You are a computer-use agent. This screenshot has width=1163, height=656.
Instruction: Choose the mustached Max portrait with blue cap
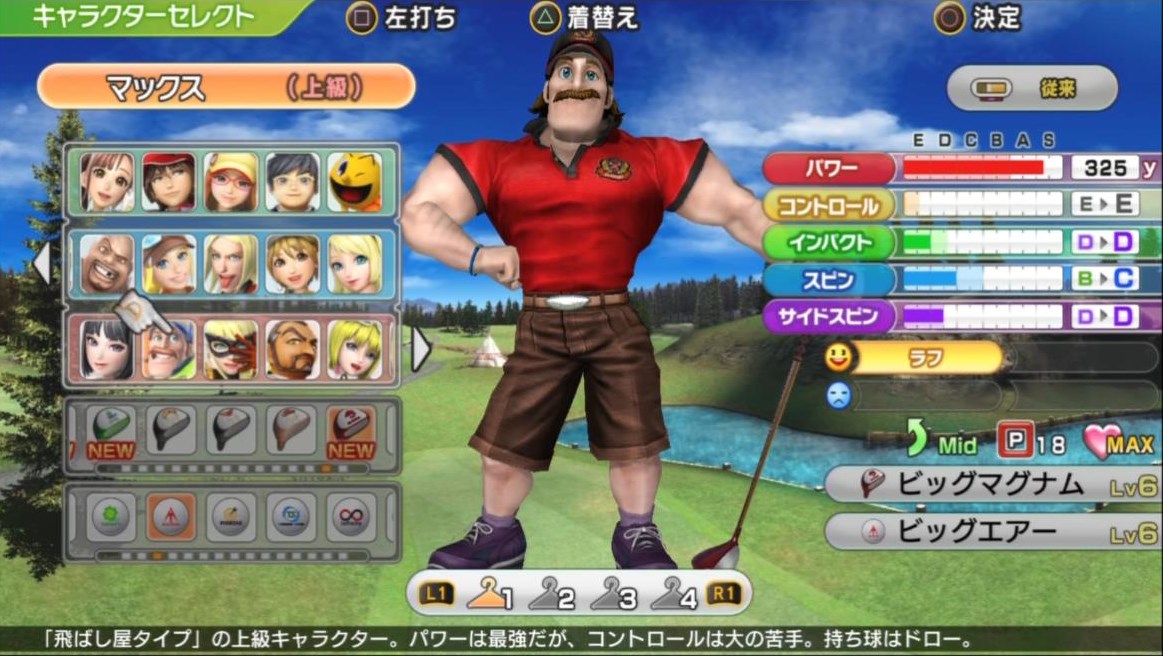pos(169,349)
